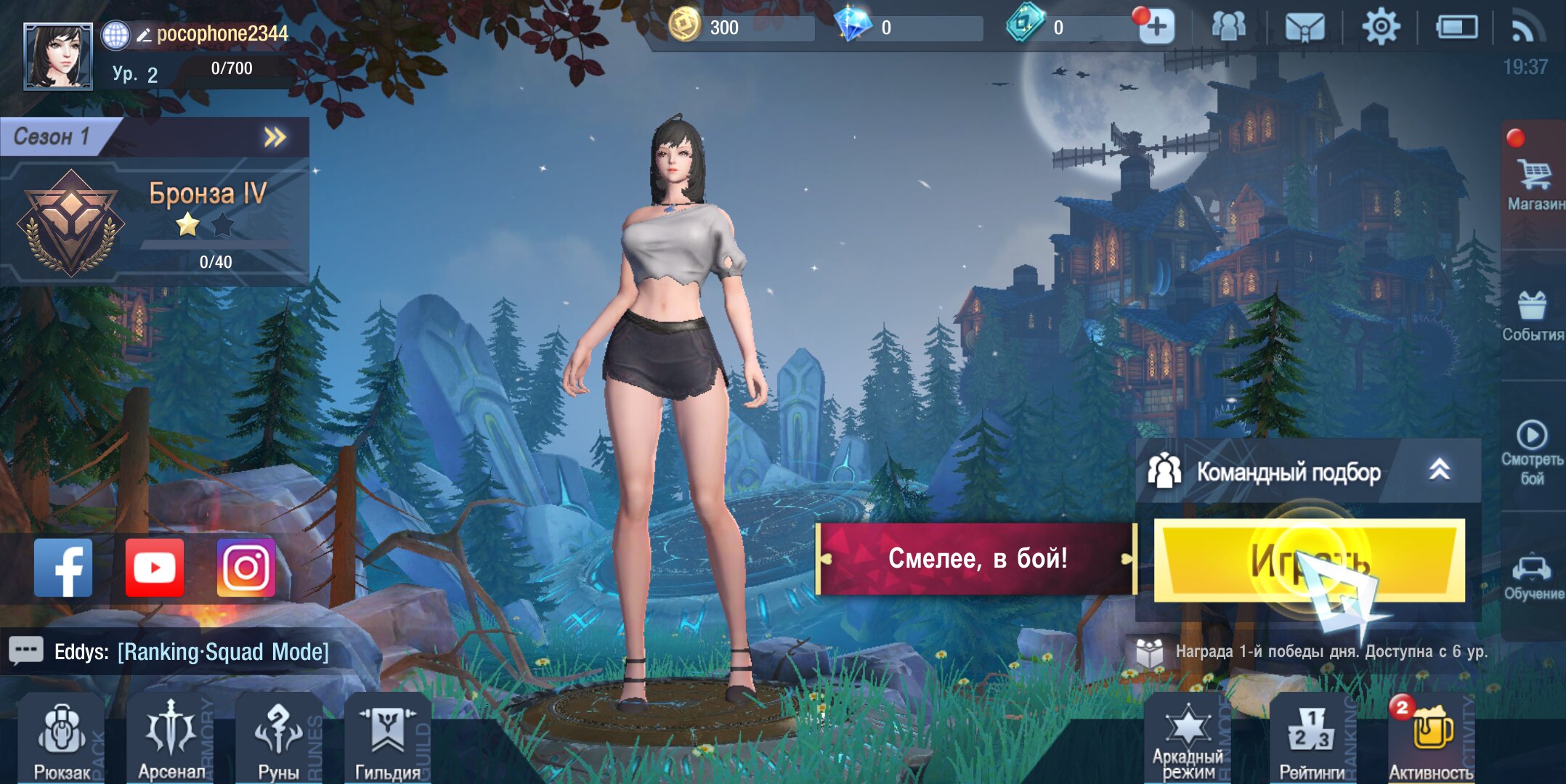Screen dimensions: 1566x784
Task: Open the friends list icon
Action: tap(1228, 27)
